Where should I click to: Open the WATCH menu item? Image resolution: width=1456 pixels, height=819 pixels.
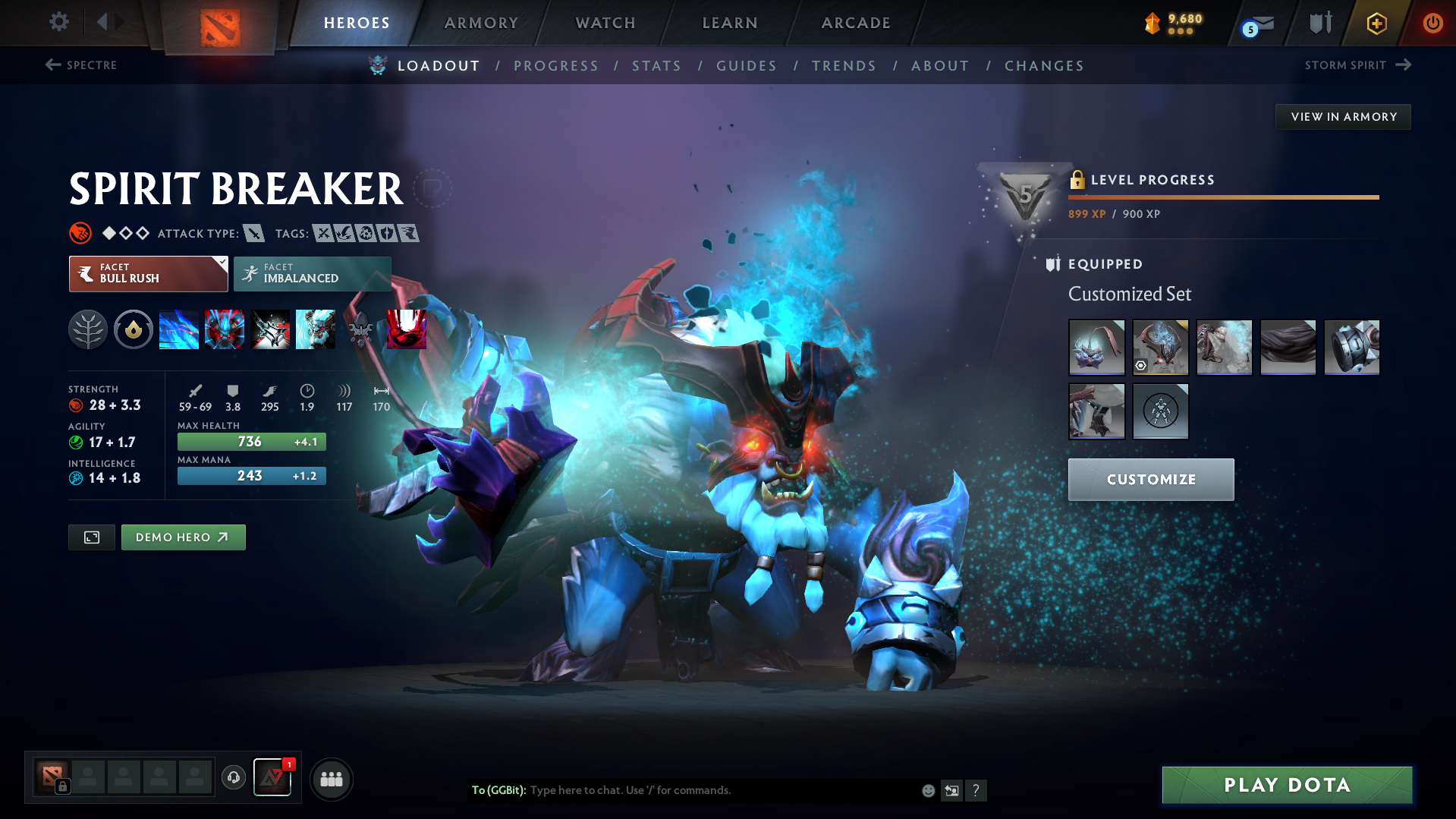(605, 23)
